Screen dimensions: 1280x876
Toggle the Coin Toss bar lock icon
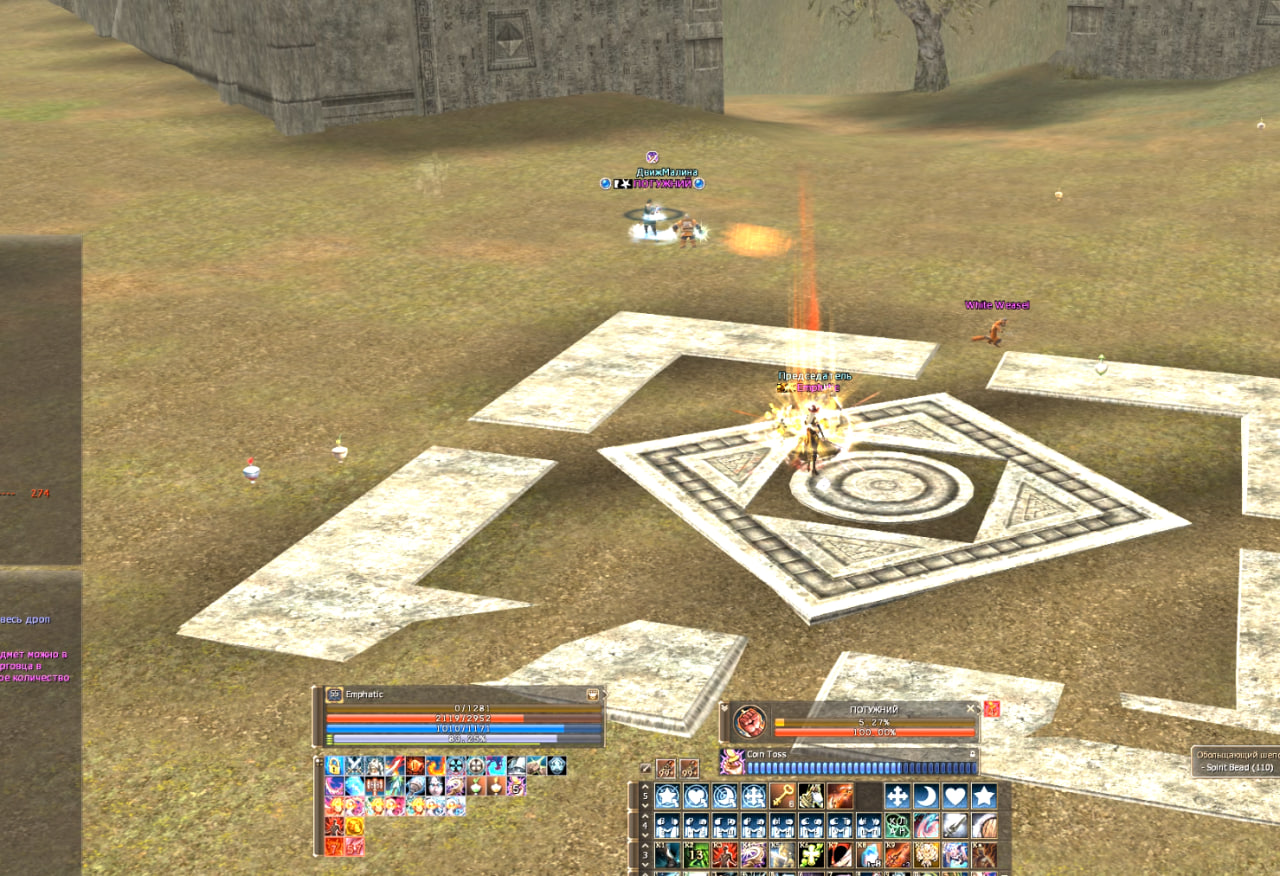pyautogui.click(x=973, y=754)
